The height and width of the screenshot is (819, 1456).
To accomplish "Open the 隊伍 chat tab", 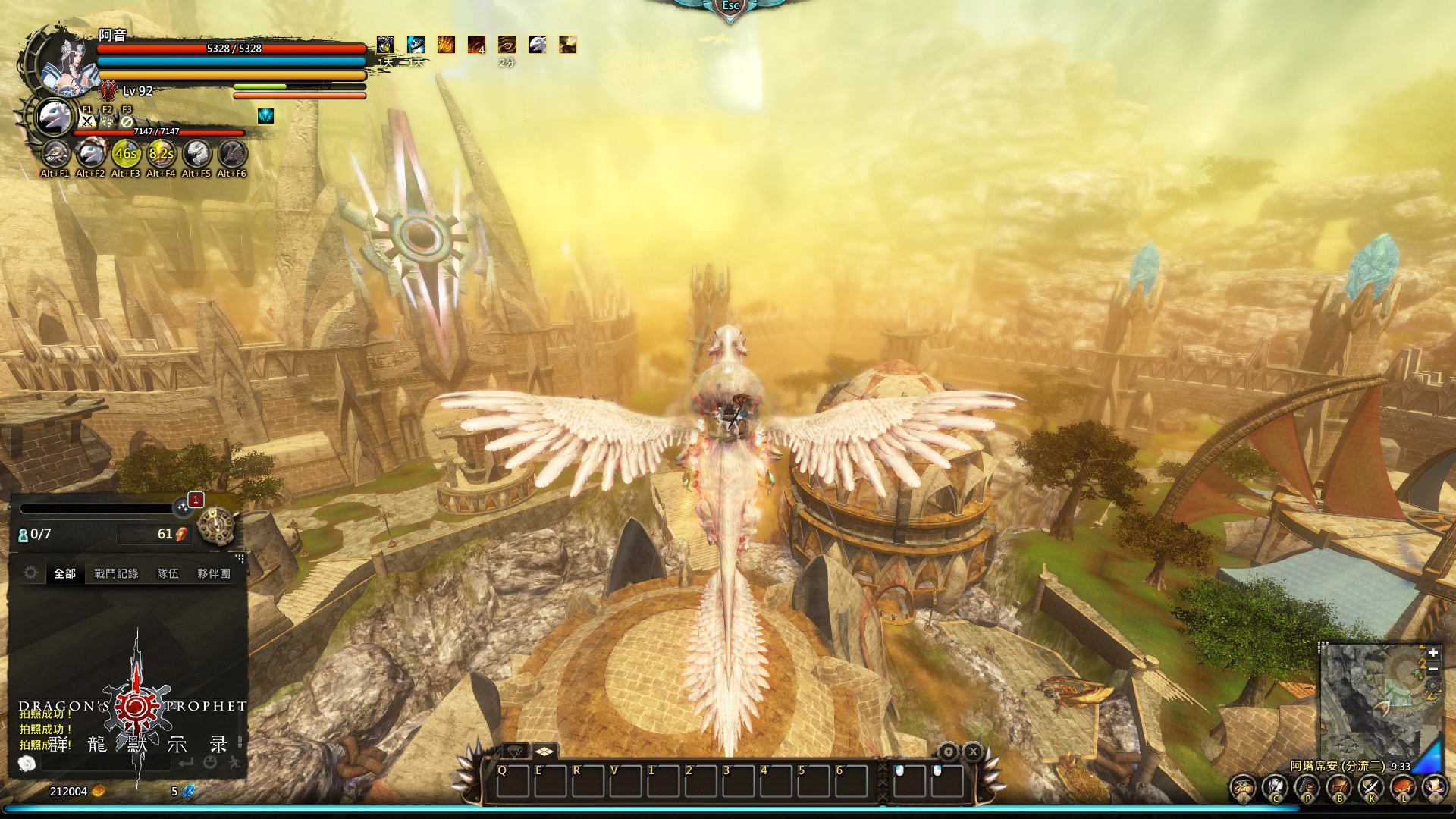I will tap(168, 573).
